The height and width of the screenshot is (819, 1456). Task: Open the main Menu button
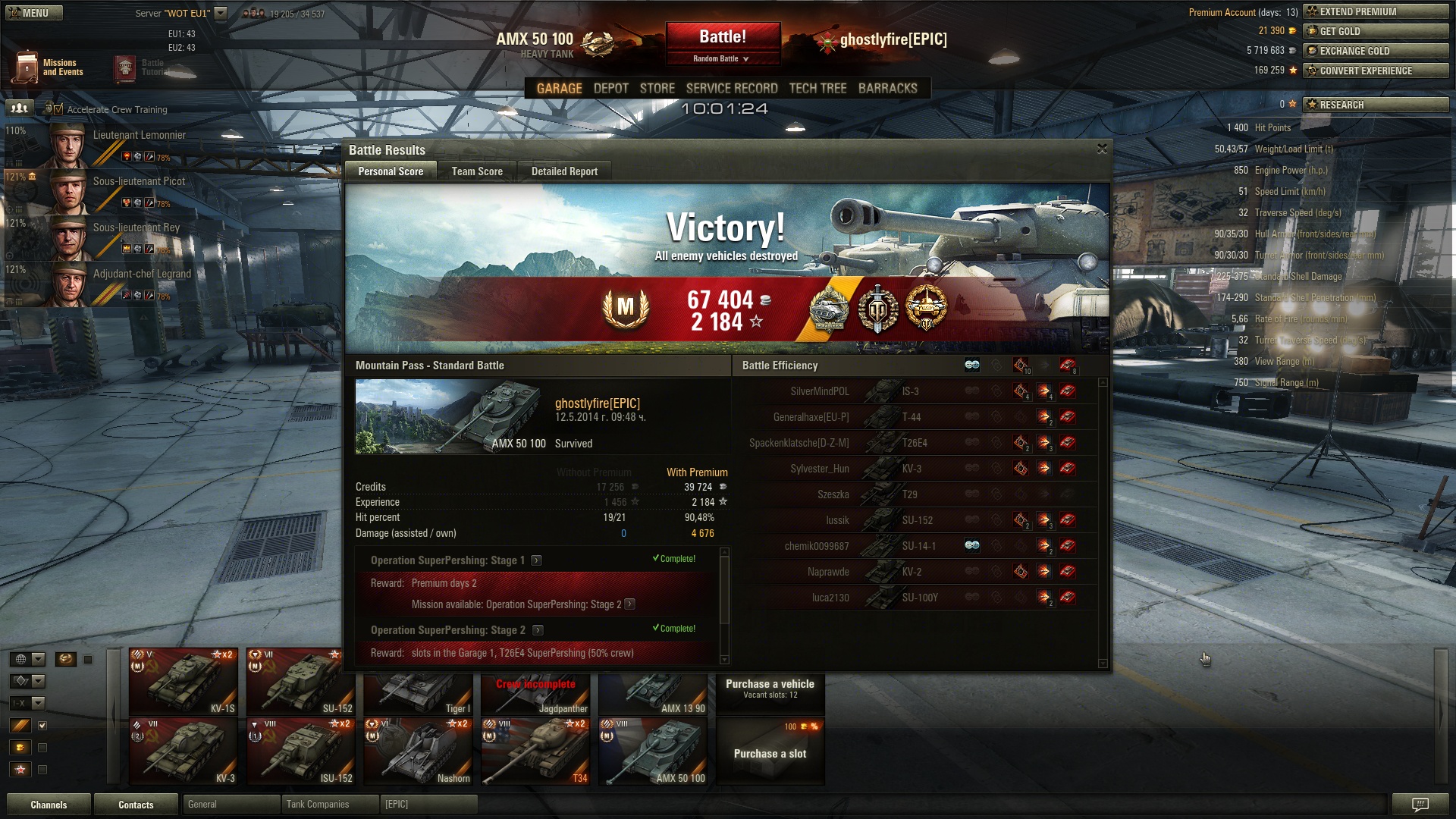point(34,13)
